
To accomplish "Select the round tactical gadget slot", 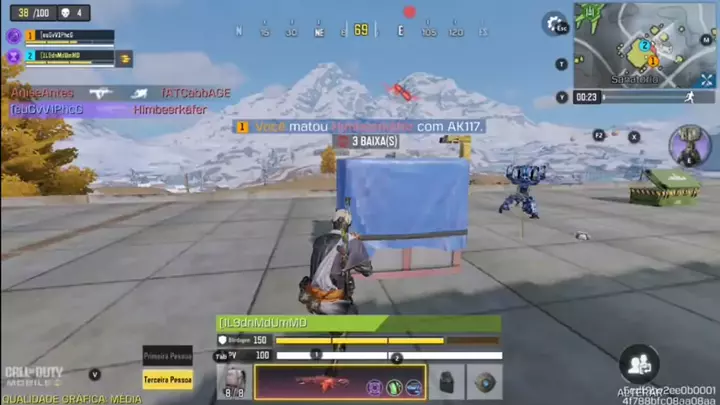I will (485, 383).
